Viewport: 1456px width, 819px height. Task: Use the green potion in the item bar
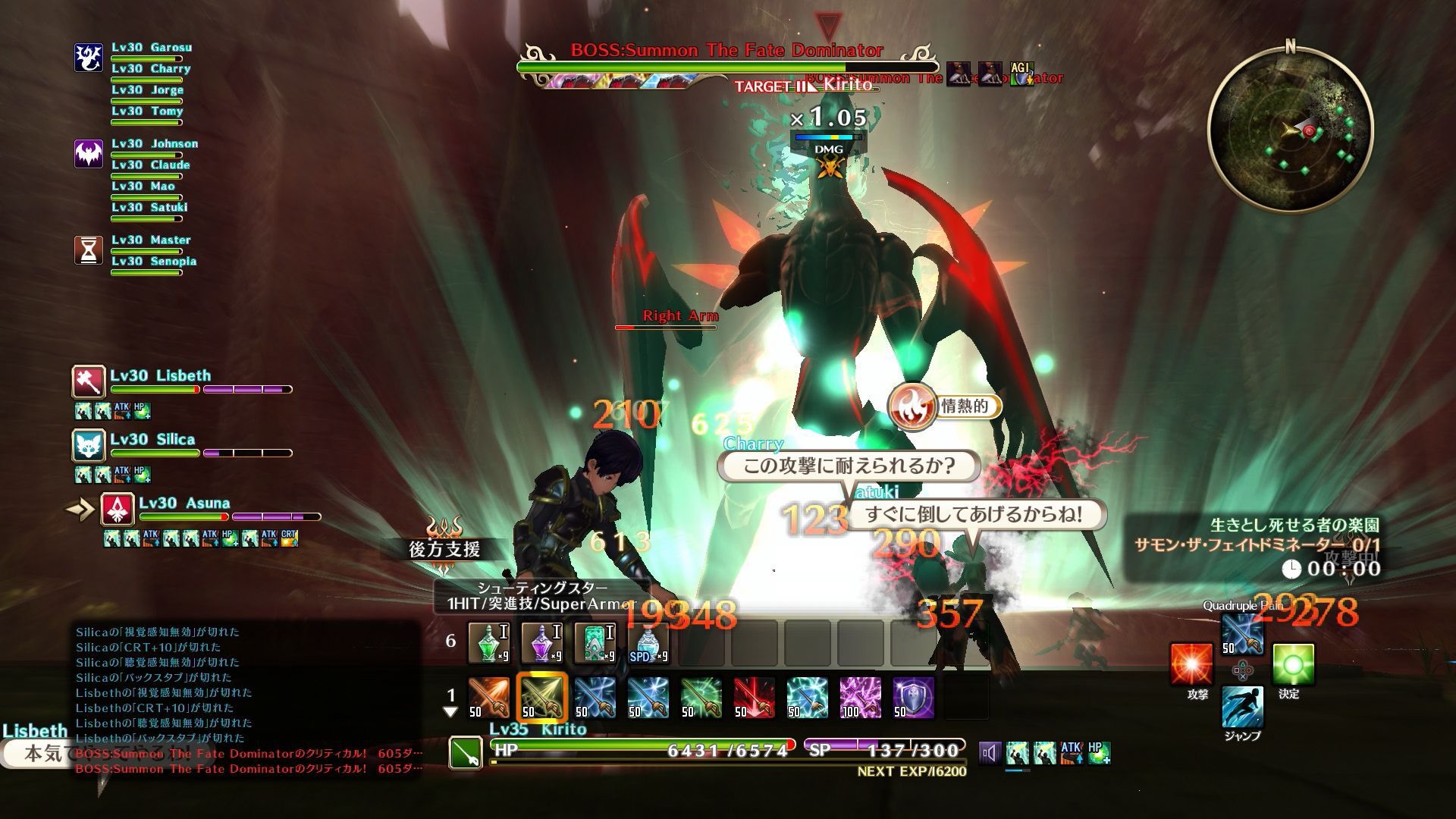click(489, 642)
